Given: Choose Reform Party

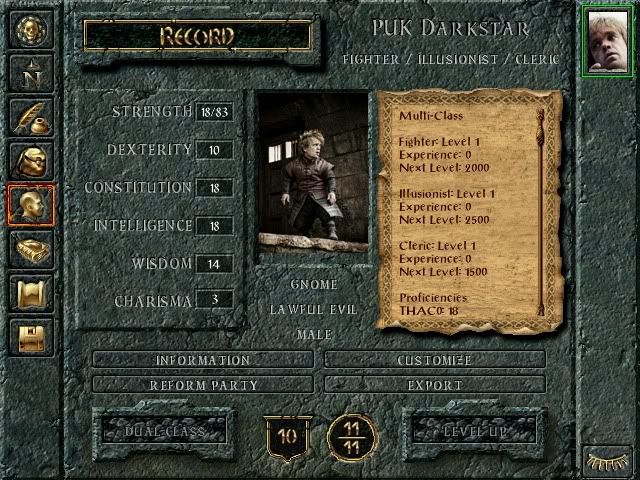Looking at the screenshot, I should point(203,385).
